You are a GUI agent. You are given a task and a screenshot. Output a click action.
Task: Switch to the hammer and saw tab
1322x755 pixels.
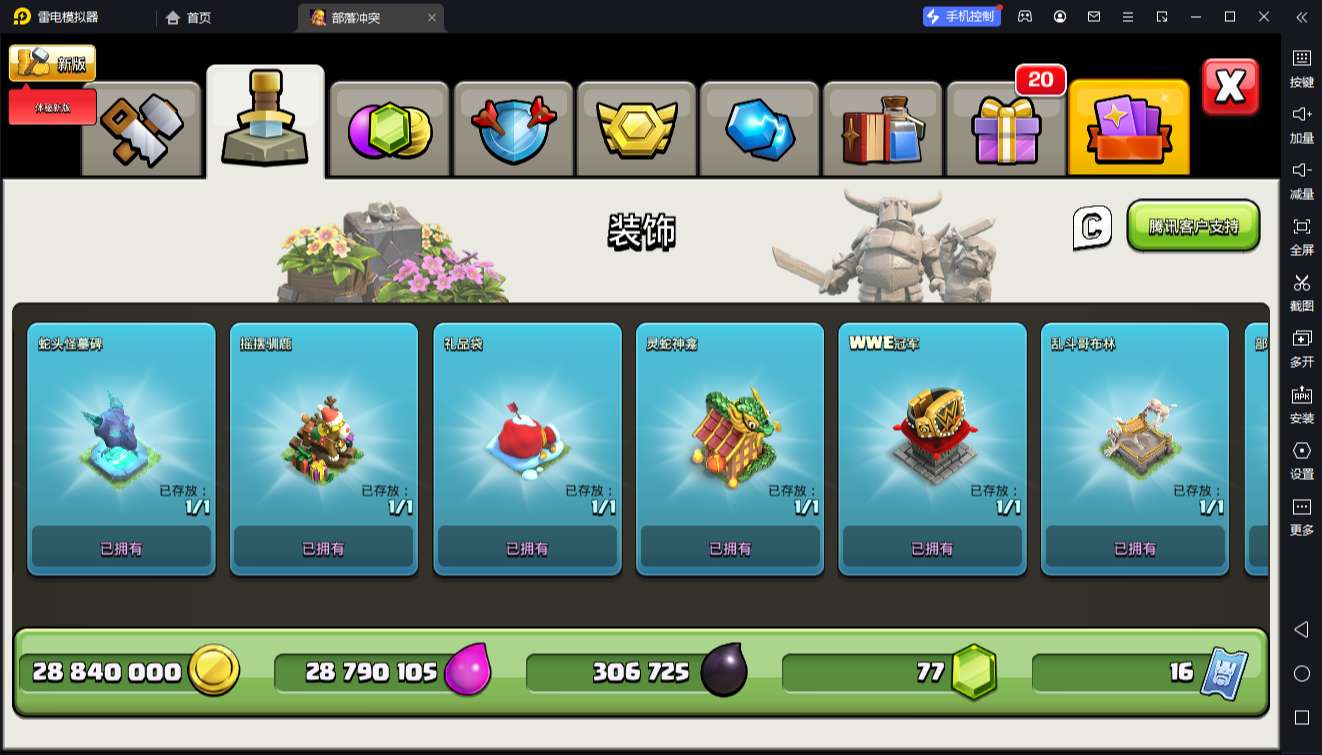pos(141,130)
